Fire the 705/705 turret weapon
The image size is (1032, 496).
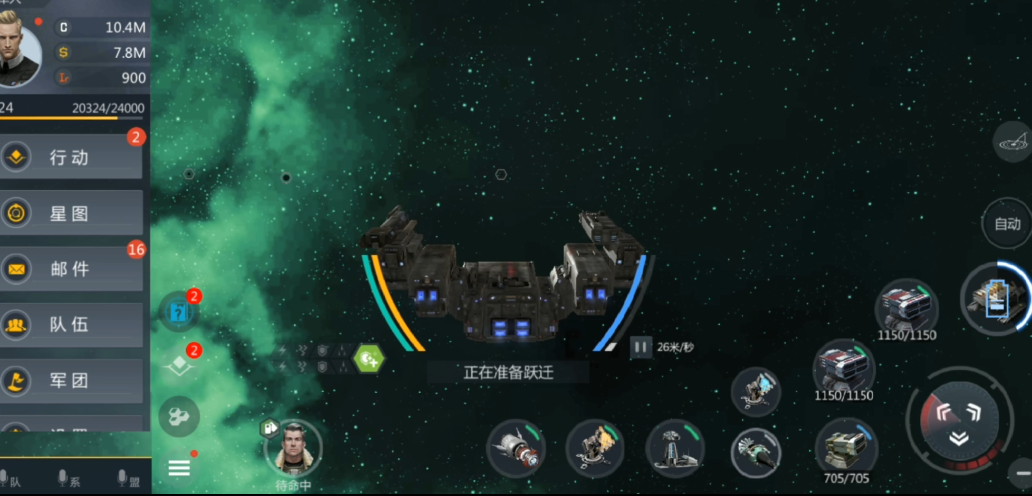coord(846,447)
